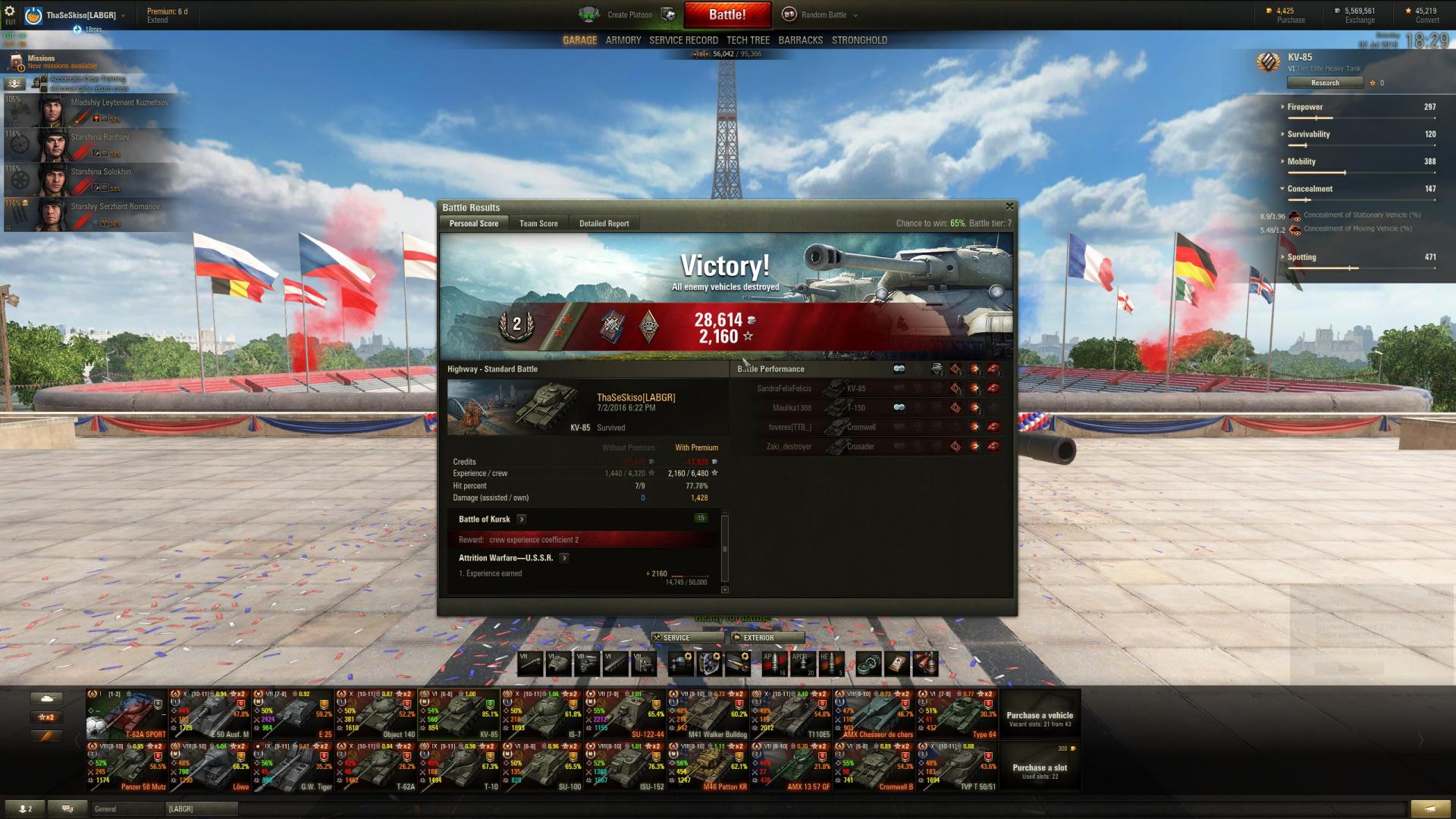Click the KV-85 Research button
The height and width of the screenshot is (819, 1456).
[1325, 83]
